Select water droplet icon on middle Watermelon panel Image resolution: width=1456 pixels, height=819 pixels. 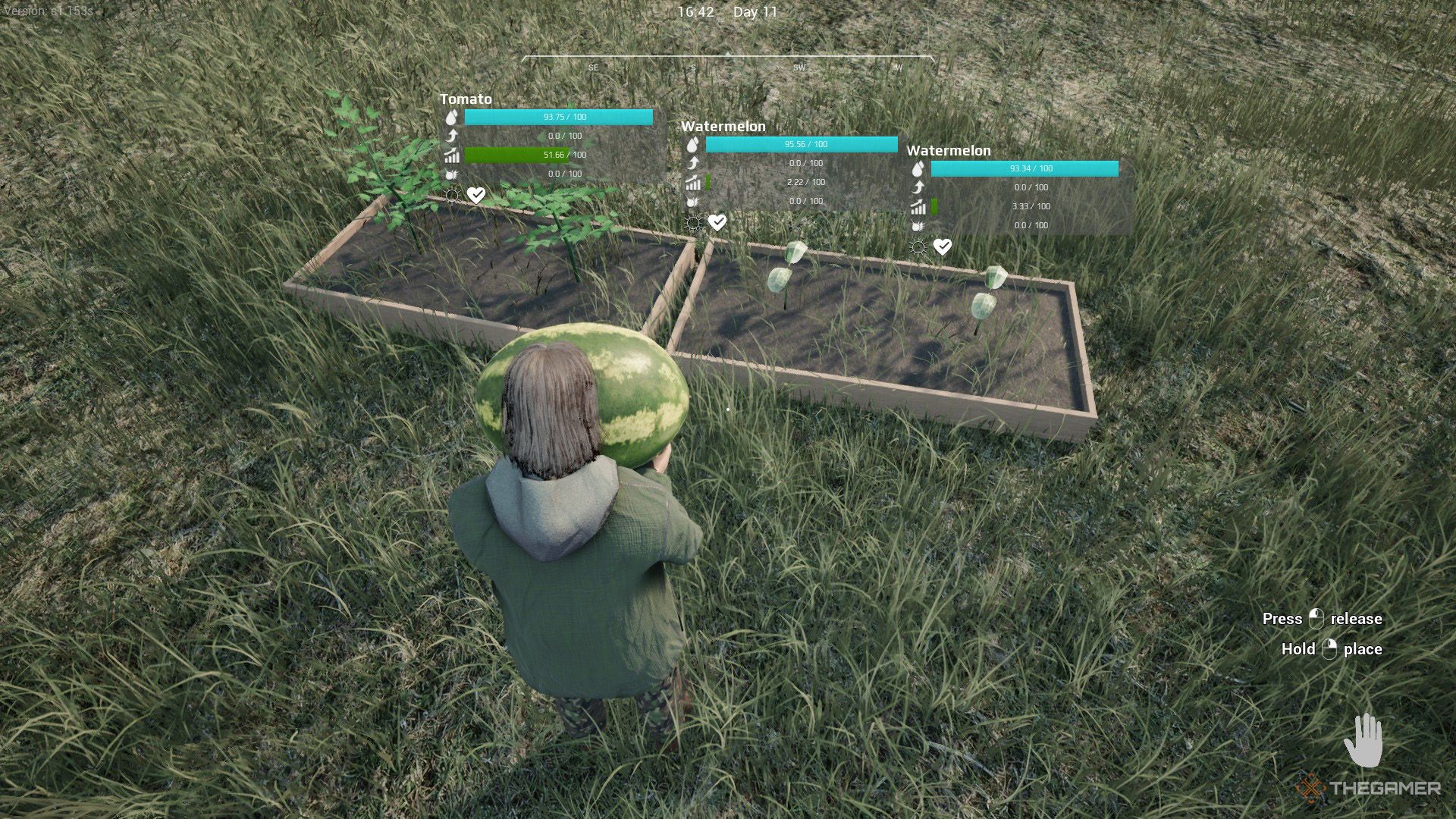(x=692, y=145)
